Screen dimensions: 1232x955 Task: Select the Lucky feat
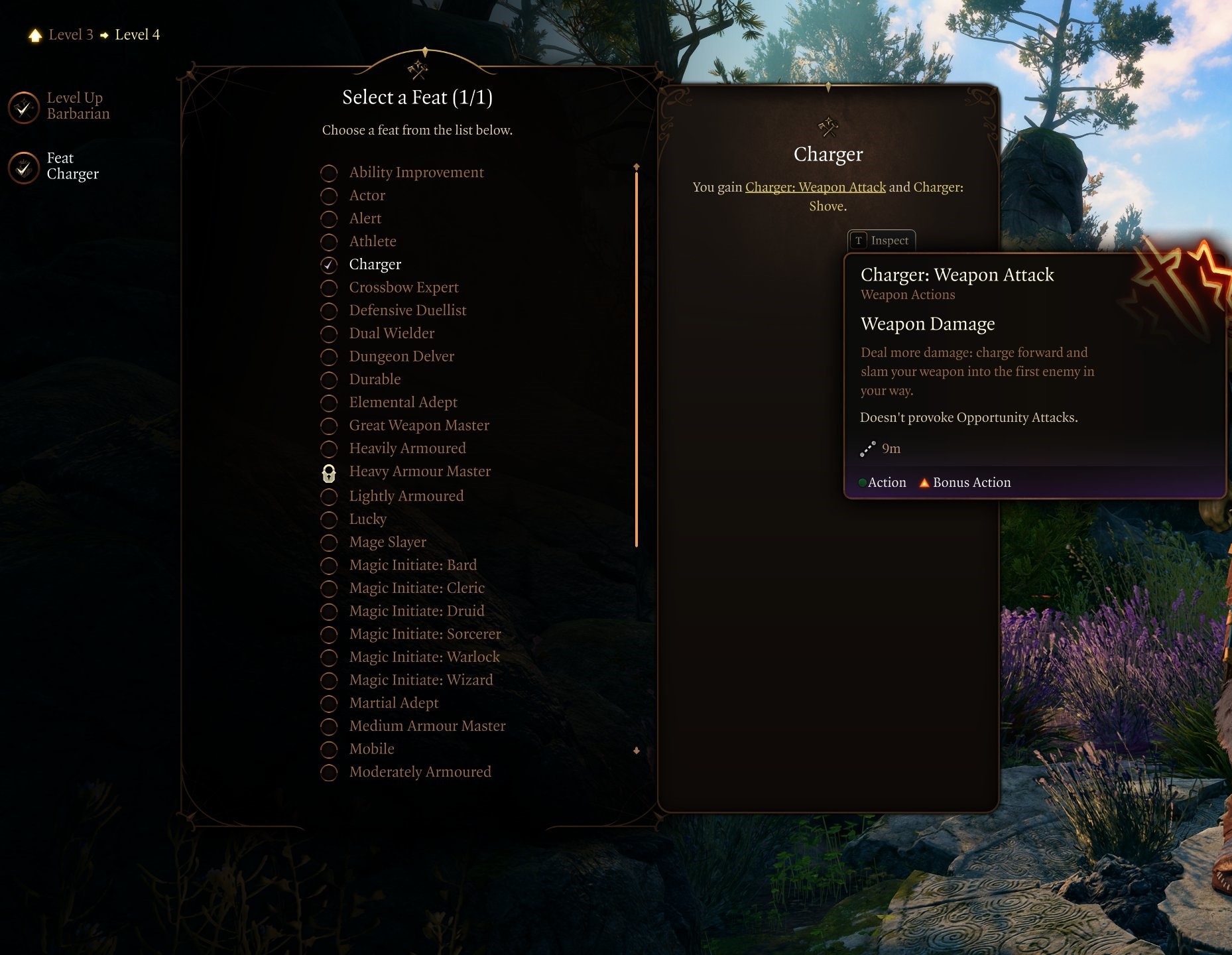click(367, 519)
